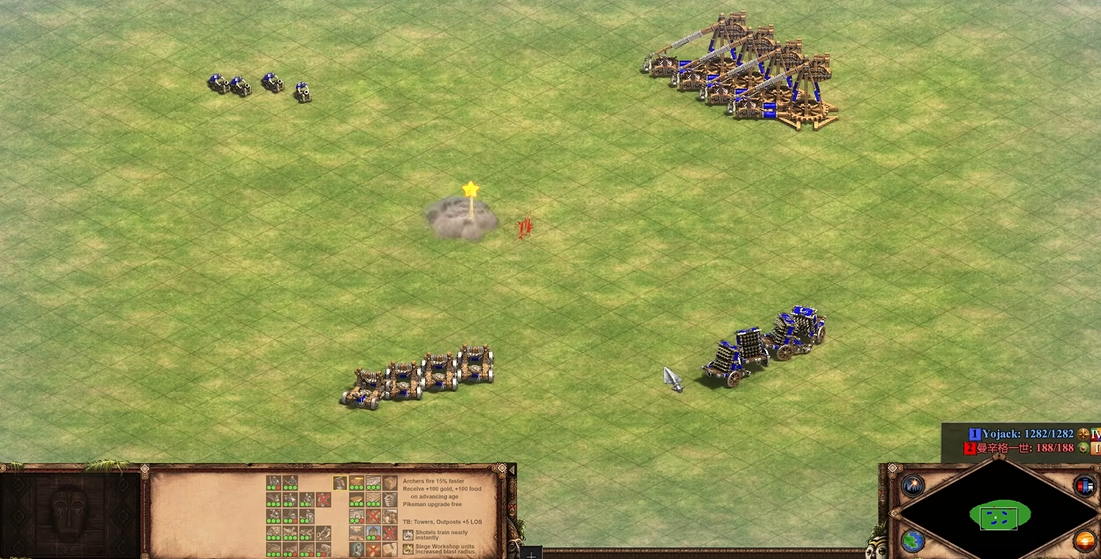Click the highlighted tech tree icon
This screenshot has height=559, width=1101.
pyautogui.click(x=340, y=483)
